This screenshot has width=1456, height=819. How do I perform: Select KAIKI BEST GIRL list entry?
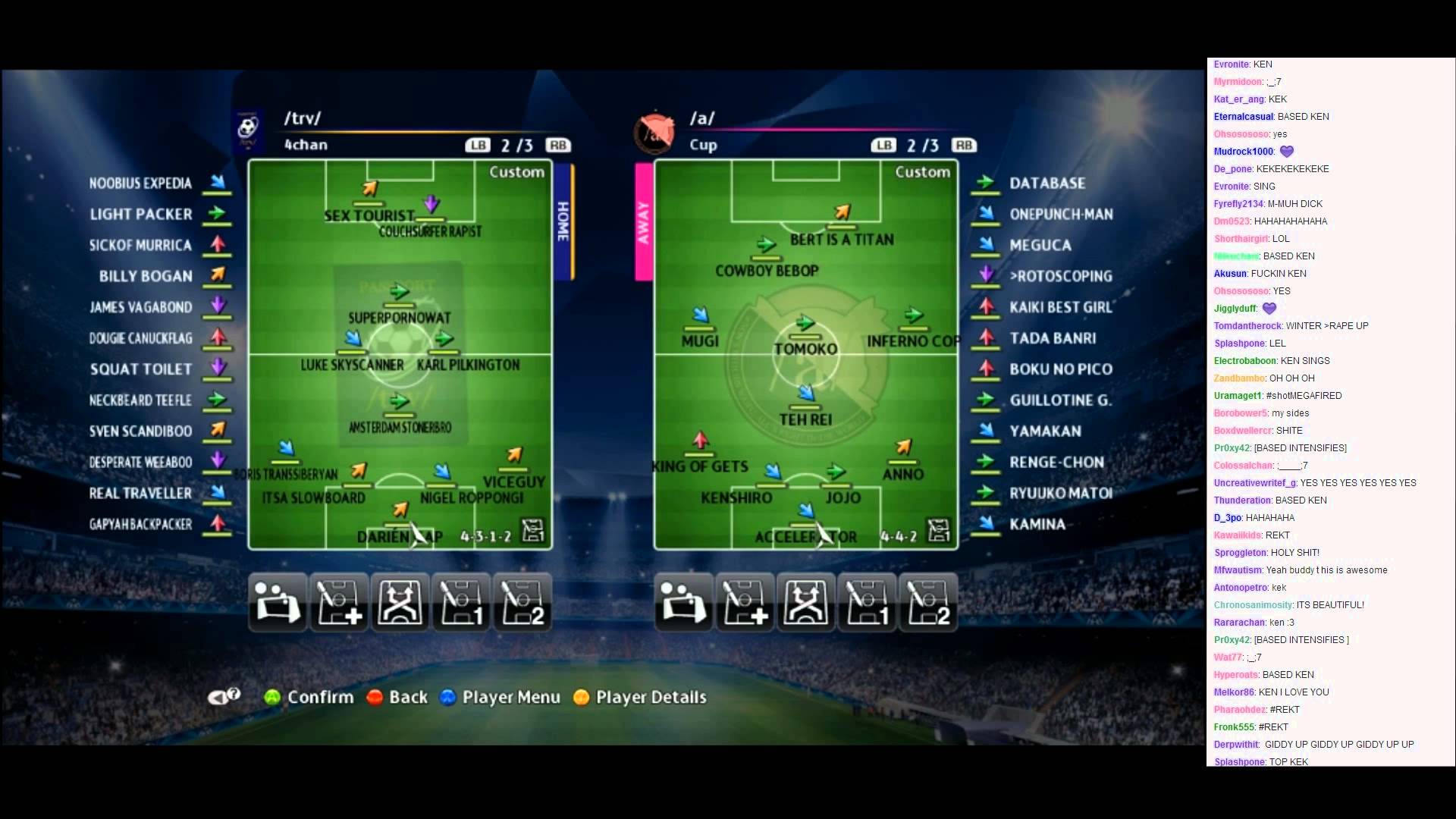click(x=1060, y=307)
